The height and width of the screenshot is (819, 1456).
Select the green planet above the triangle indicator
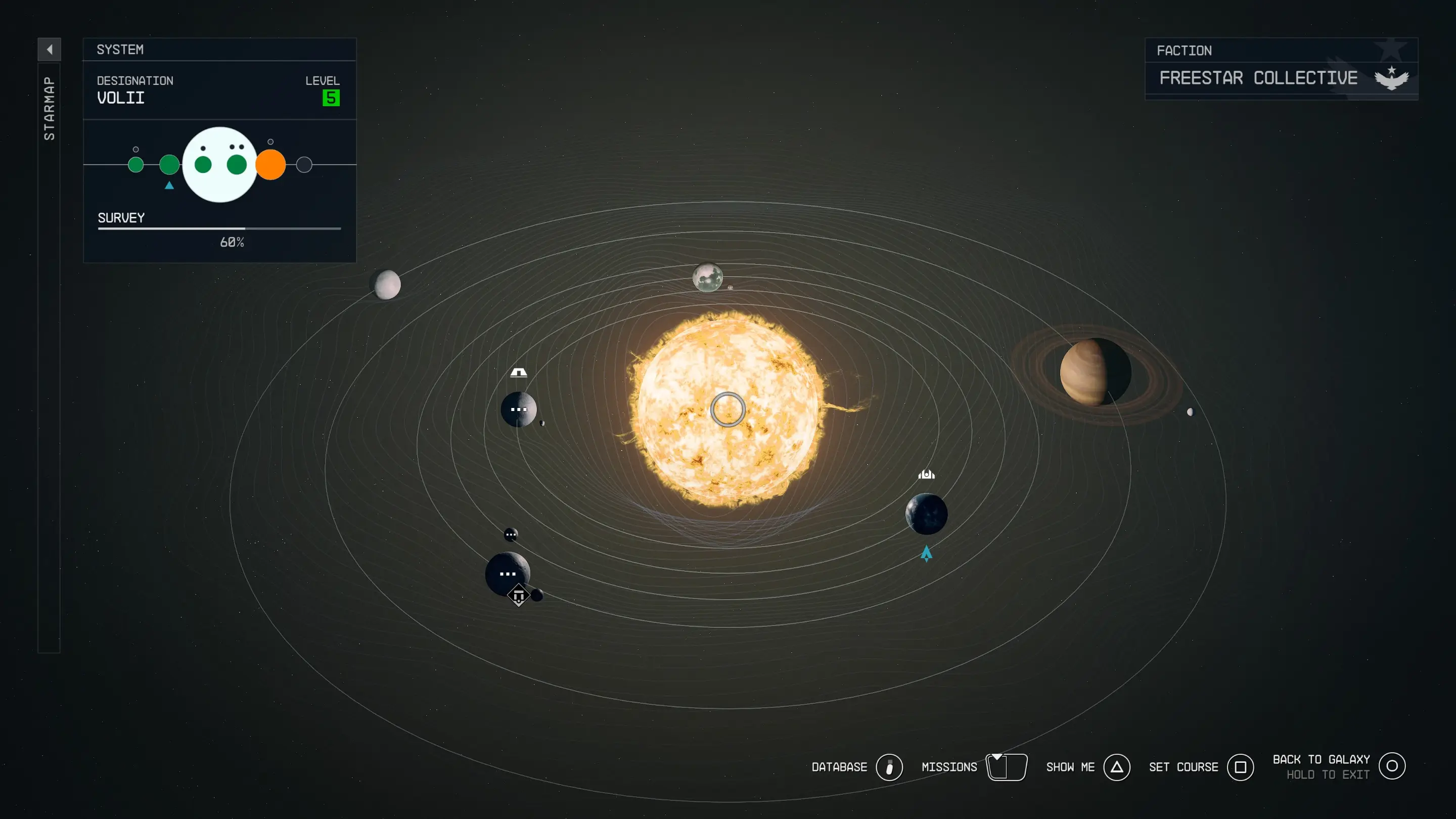tap(169, 164)
